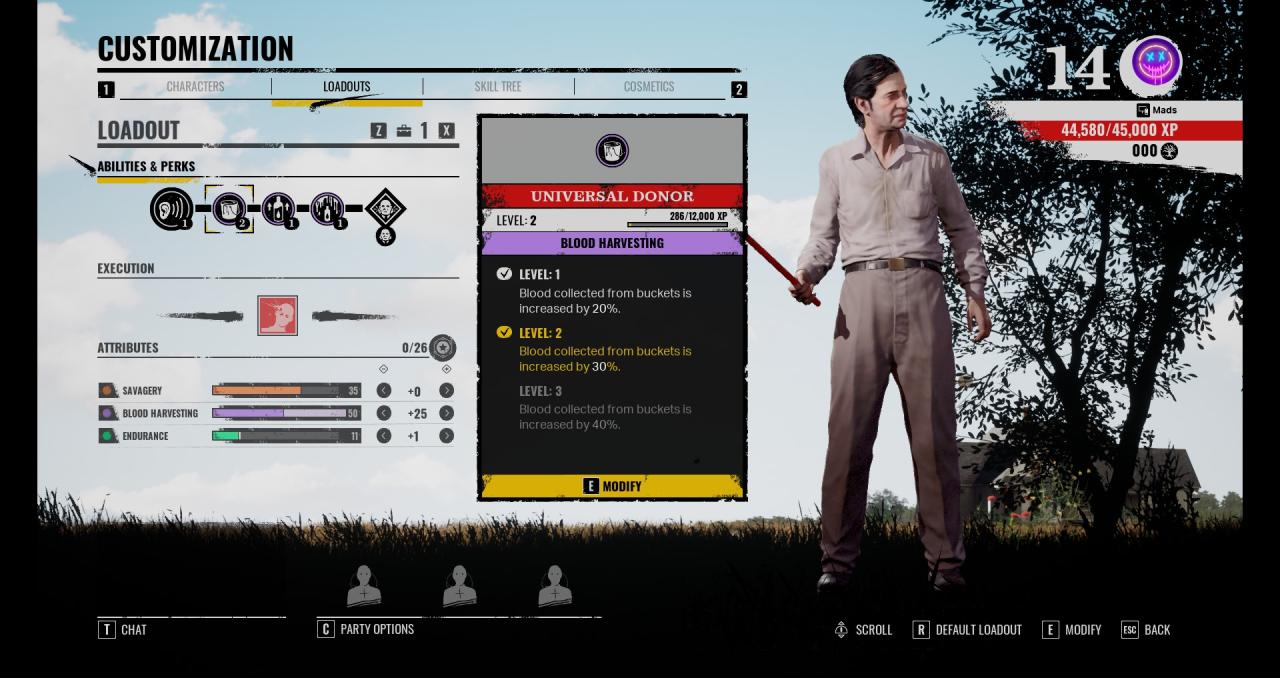
Task: Switch to the Characters tab
Action: click(x=195, y=87)
